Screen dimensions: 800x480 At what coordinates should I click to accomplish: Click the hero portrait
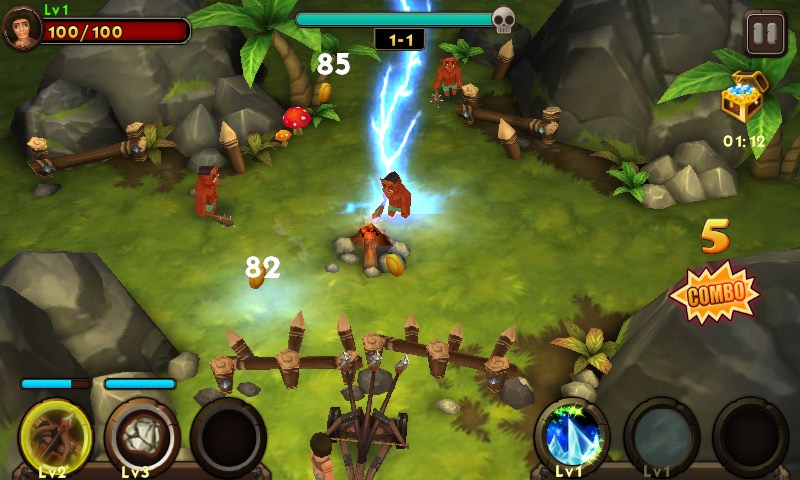(21, 28)
